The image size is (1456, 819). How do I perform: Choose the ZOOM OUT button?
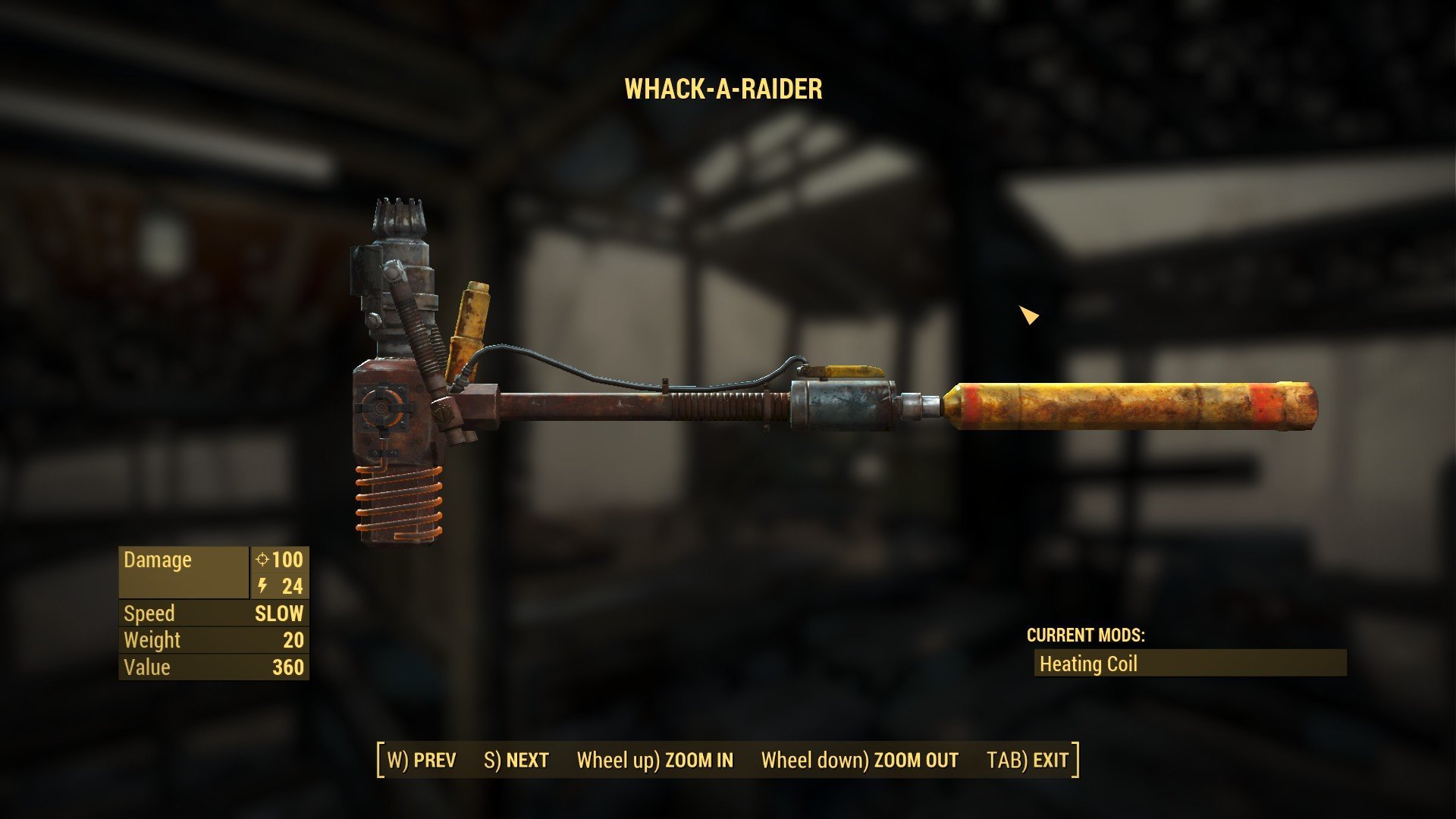860,760
